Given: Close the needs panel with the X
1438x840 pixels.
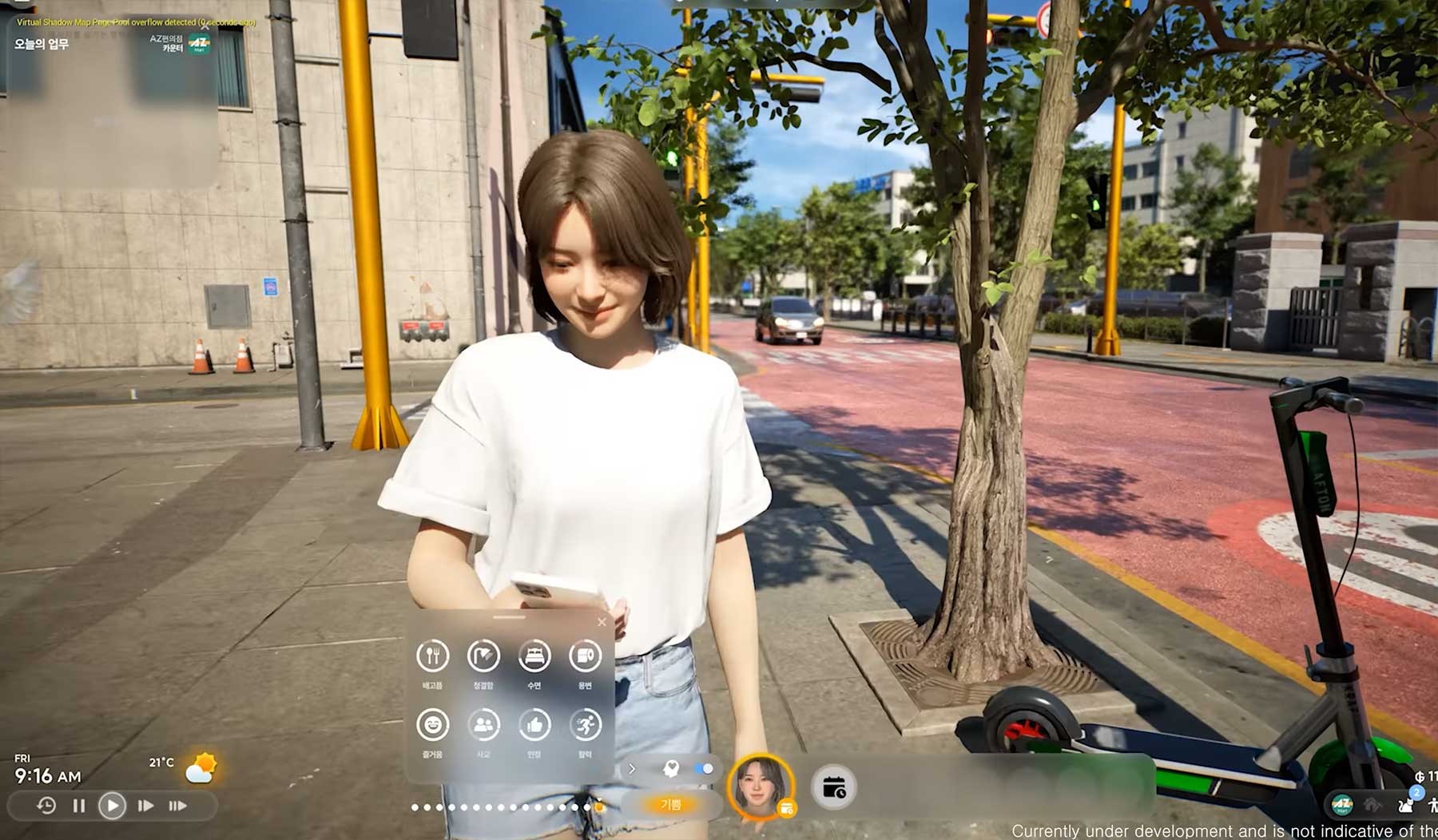Looking at the screenshot, I should point(602,622).
